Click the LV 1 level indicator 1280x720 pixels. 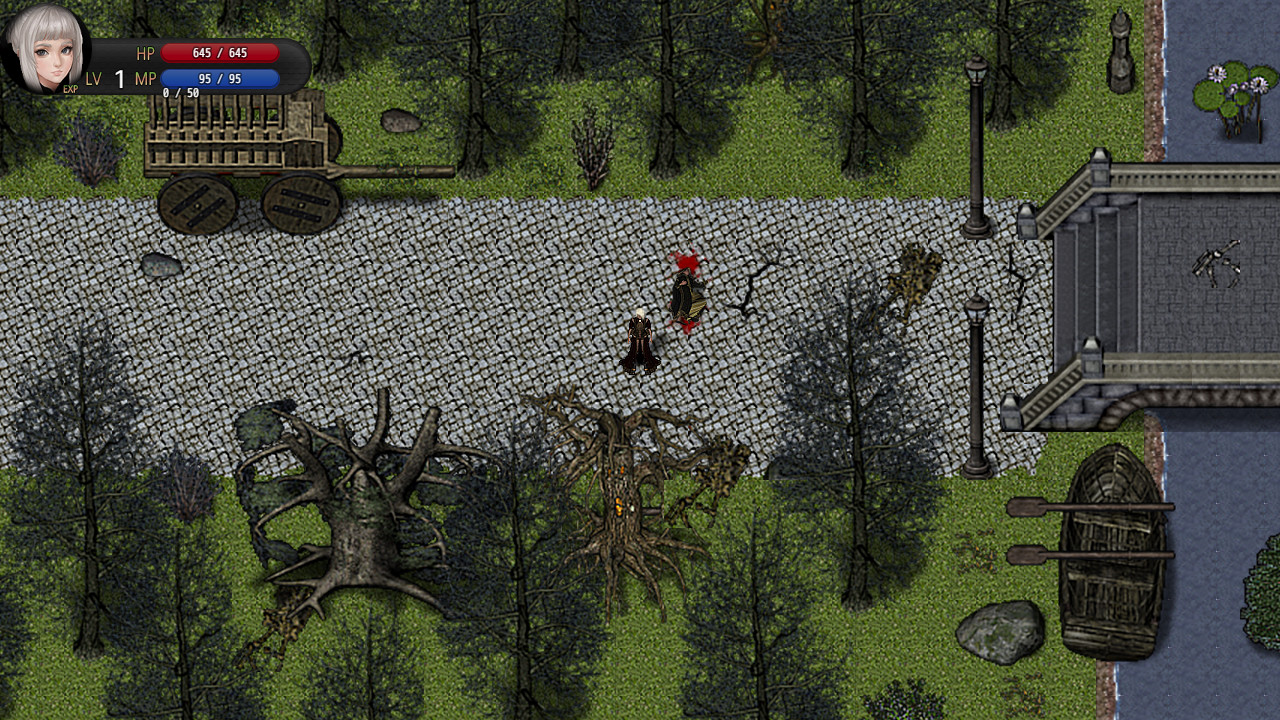[x=113, y=77]
